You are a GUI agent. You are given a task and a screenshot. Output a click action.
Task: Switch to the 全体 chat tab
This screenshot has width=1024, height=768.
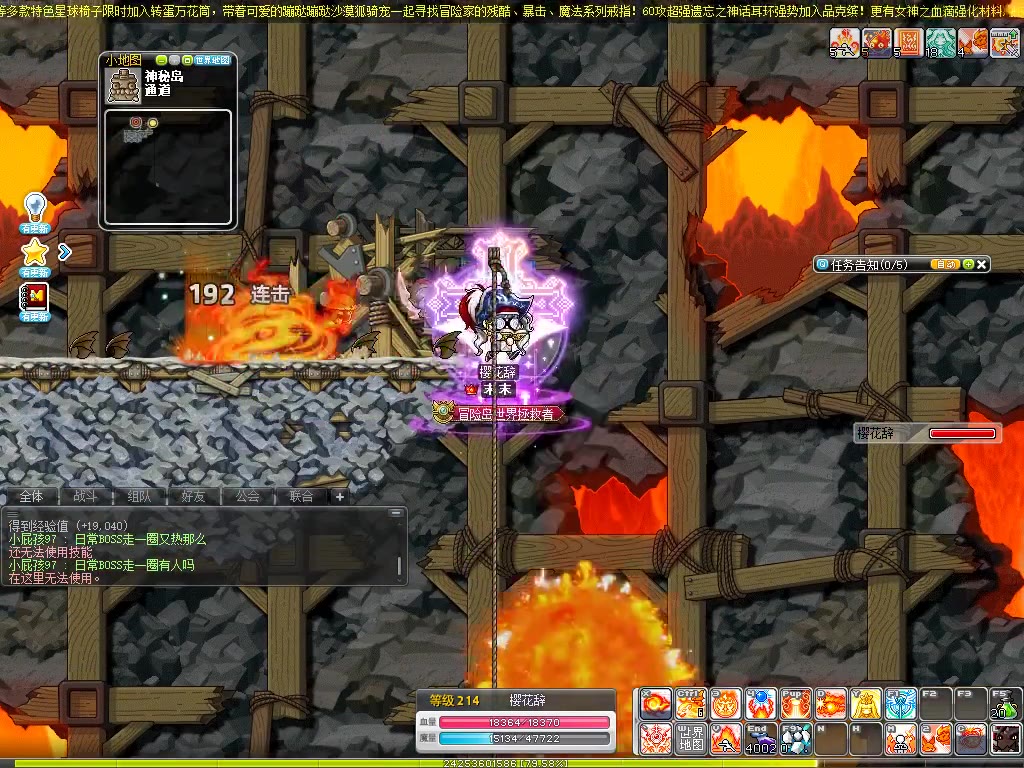coord(31,496)
